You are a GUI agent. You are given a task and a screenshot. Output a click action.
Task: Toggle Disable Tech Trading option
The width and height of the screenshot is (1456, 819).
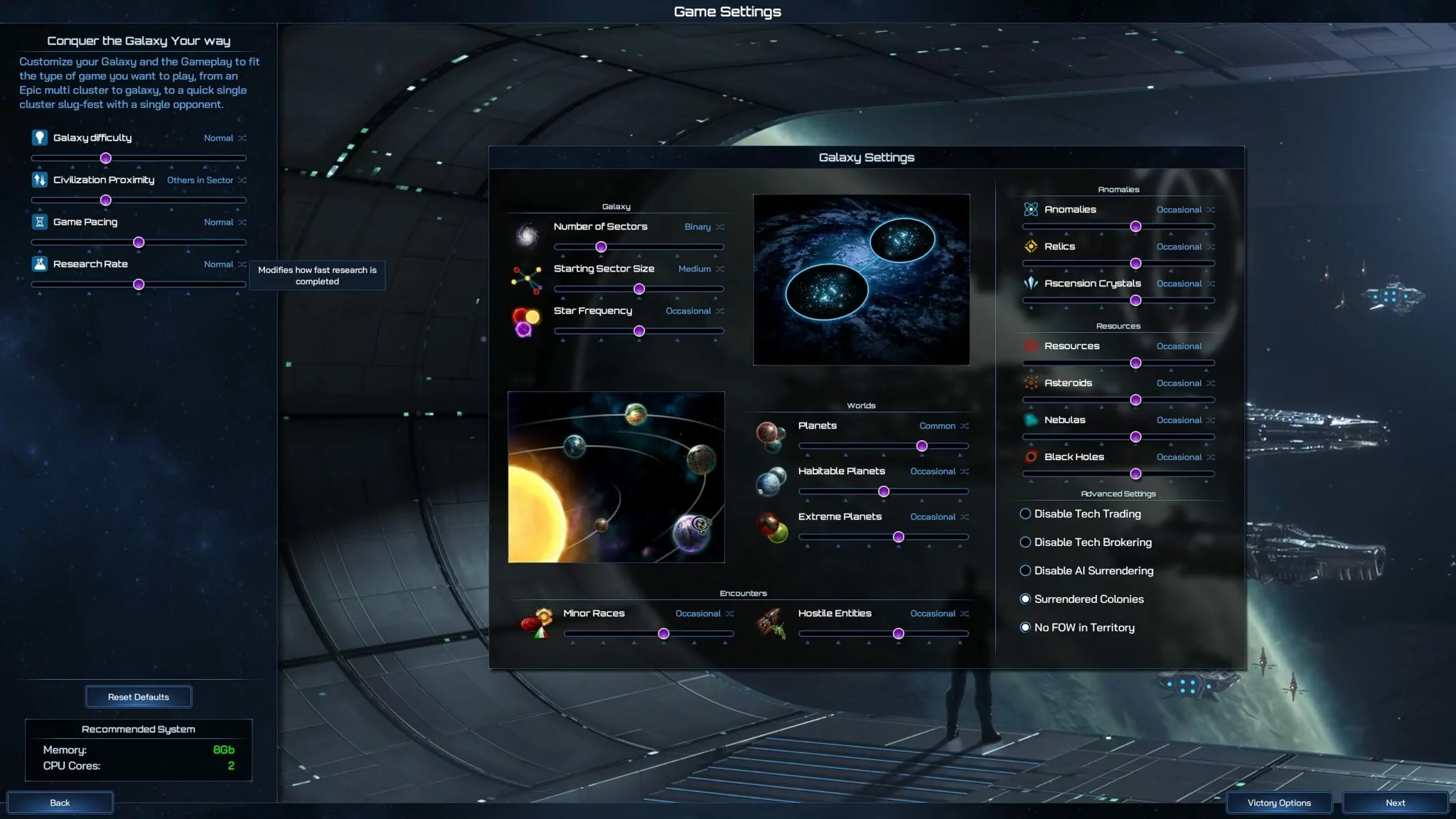coord(1025,514)
